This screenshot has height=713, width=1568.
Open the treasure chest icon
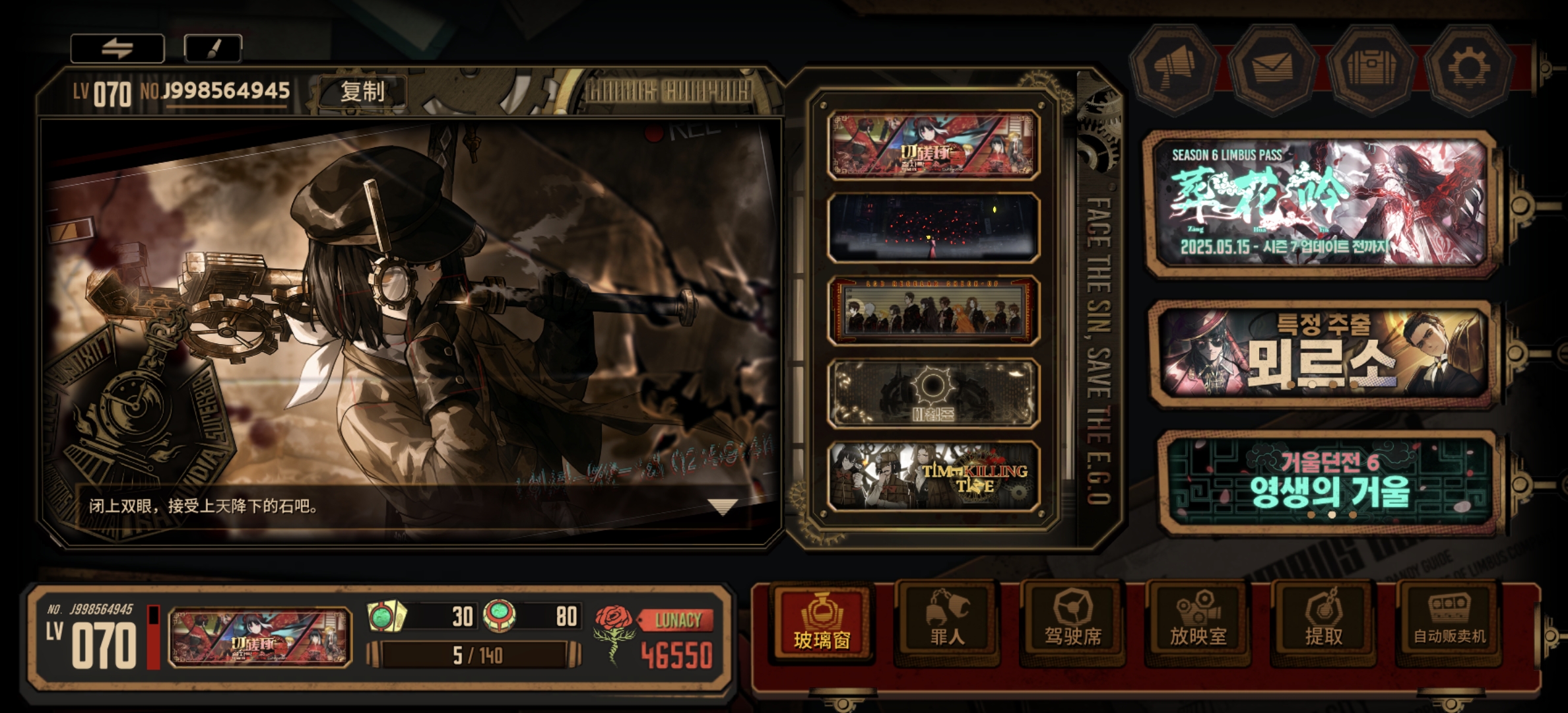[x=1371, y=67]
